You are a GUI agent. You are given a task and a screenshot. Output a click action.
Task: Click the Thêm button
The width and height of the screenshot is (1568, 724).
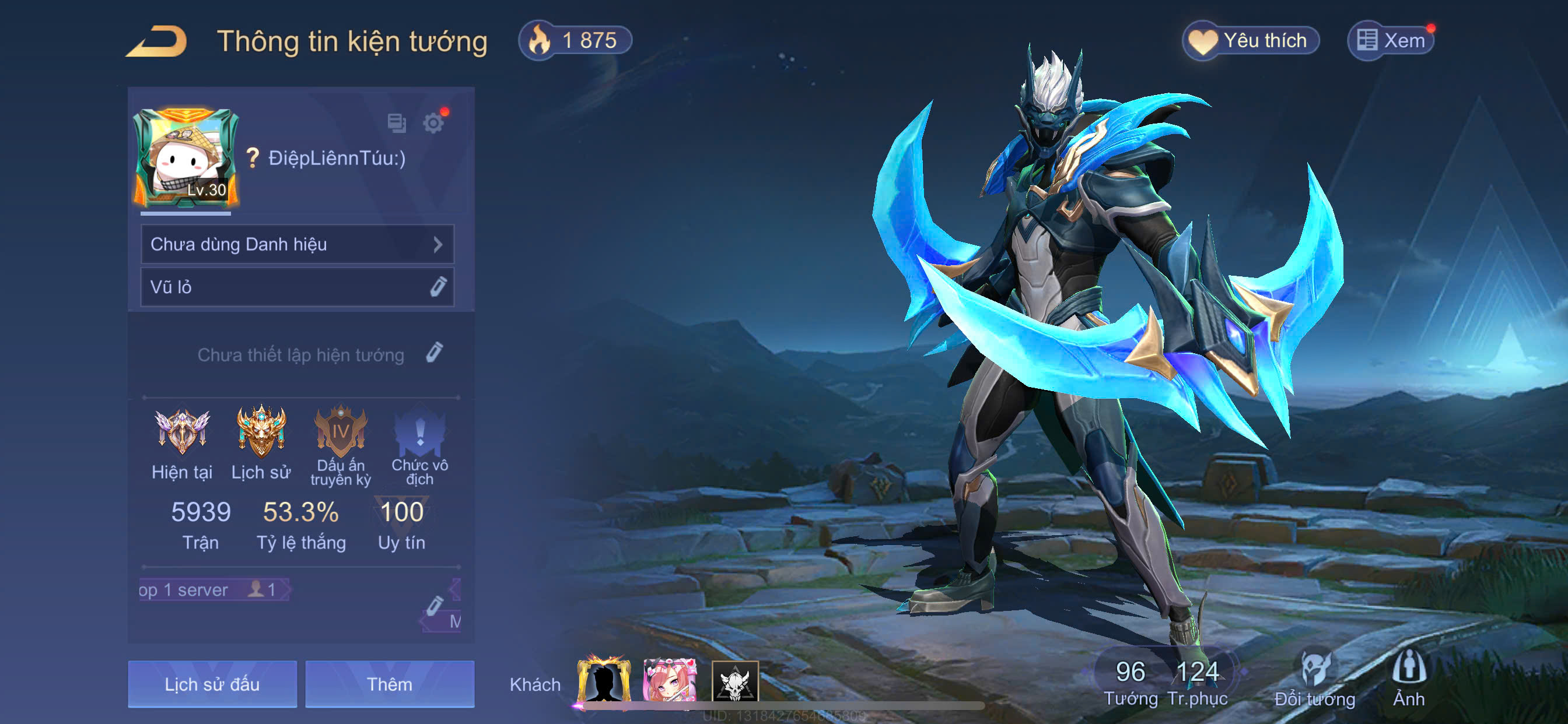click(x=390, y=684)
